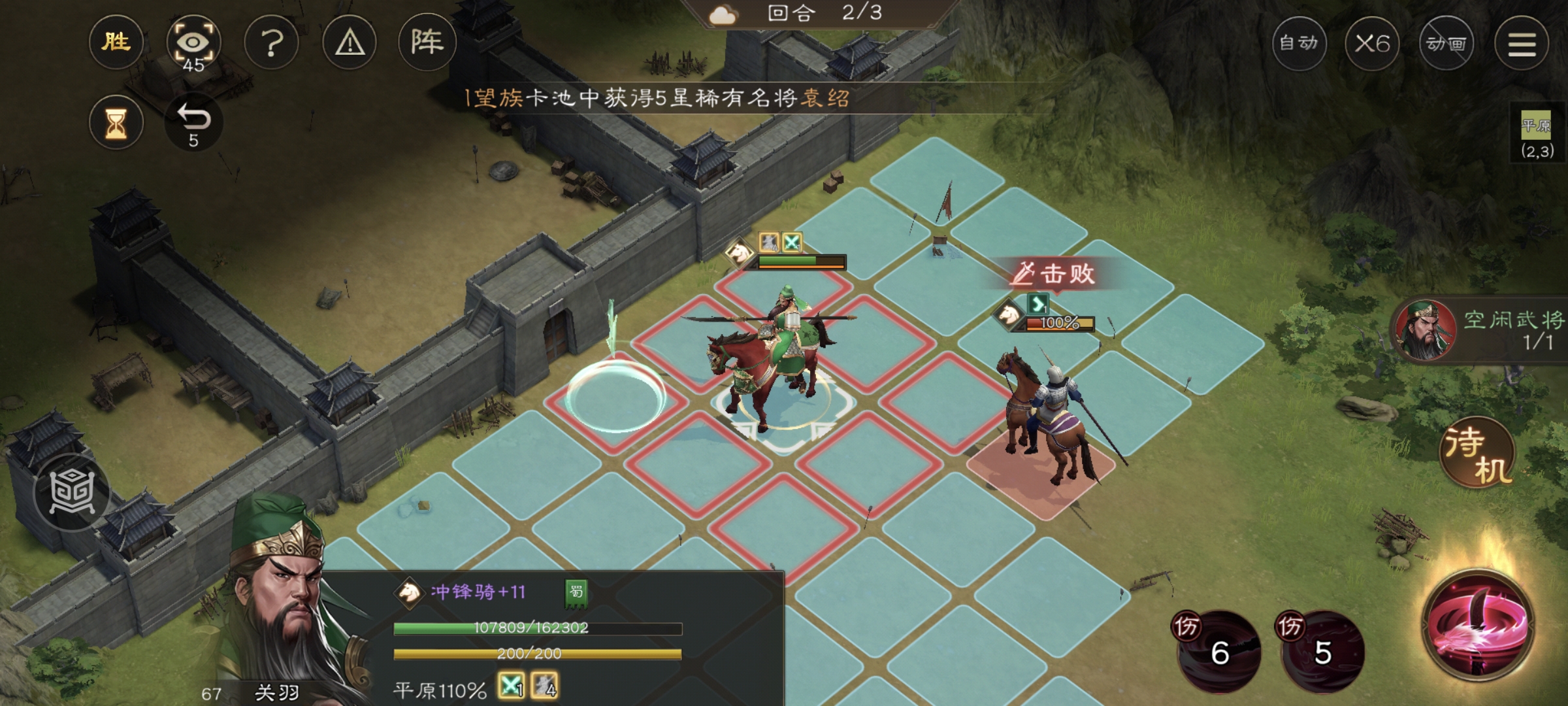
Task: Use the damage skill numbered 5
Action: coord(1322,651)
